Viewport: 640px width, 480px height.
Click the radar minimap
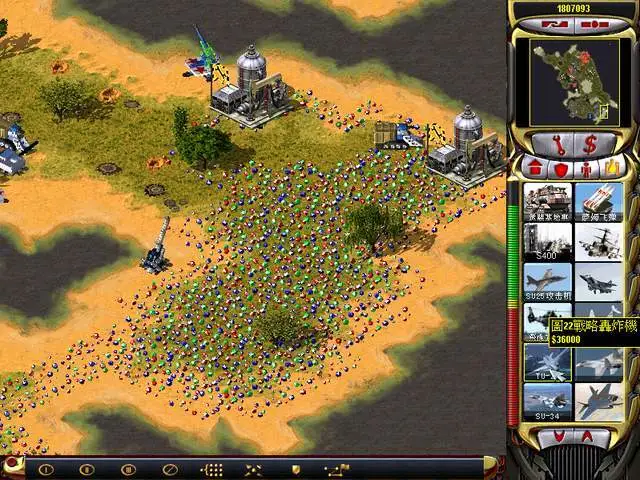pos(573,80)
